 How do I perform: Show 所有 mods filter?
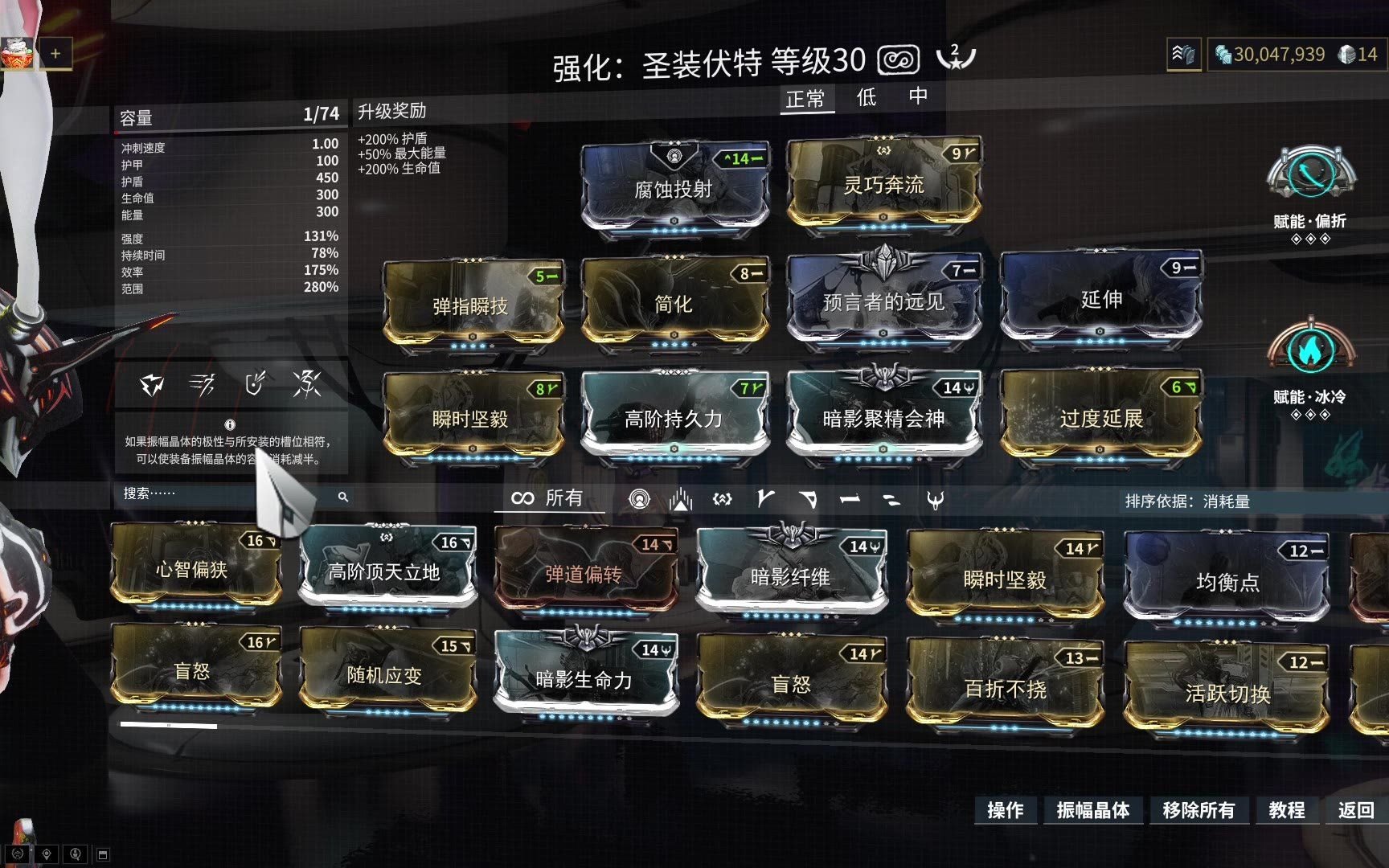coord(548,498)
